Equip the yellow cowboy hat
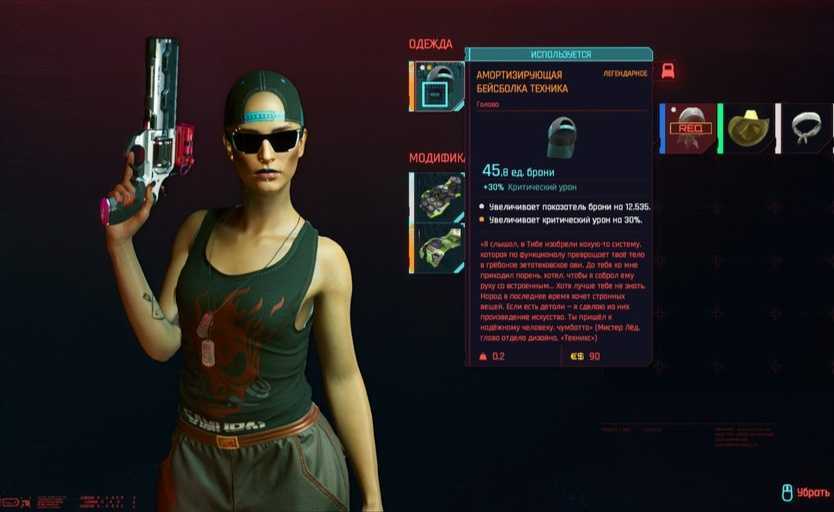This screenshot has height=512, width=834. click(x=747, y=128)
